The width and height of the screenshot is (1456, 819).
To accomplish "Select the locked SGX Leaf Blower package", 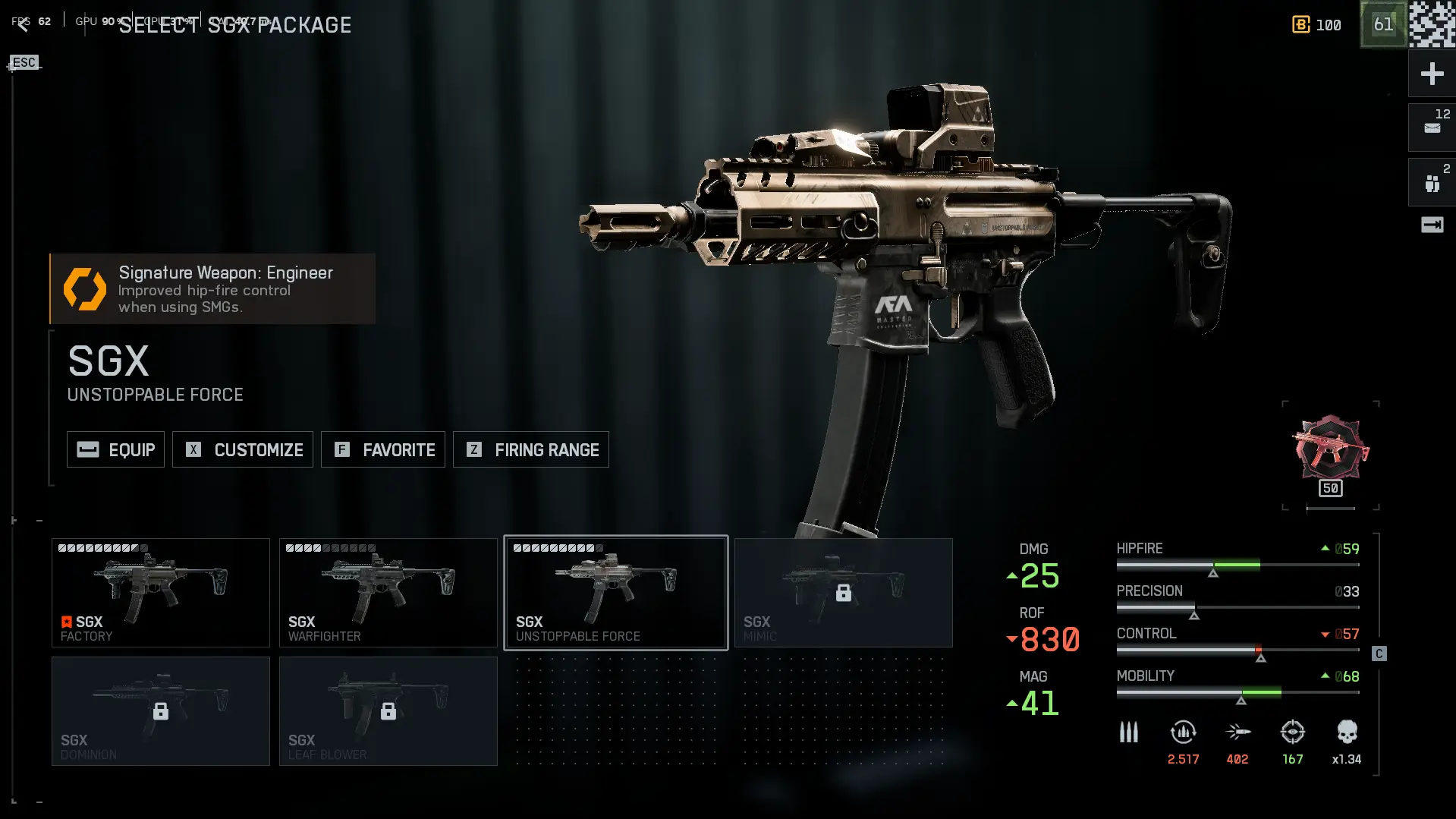I will [x=388, y=711].
